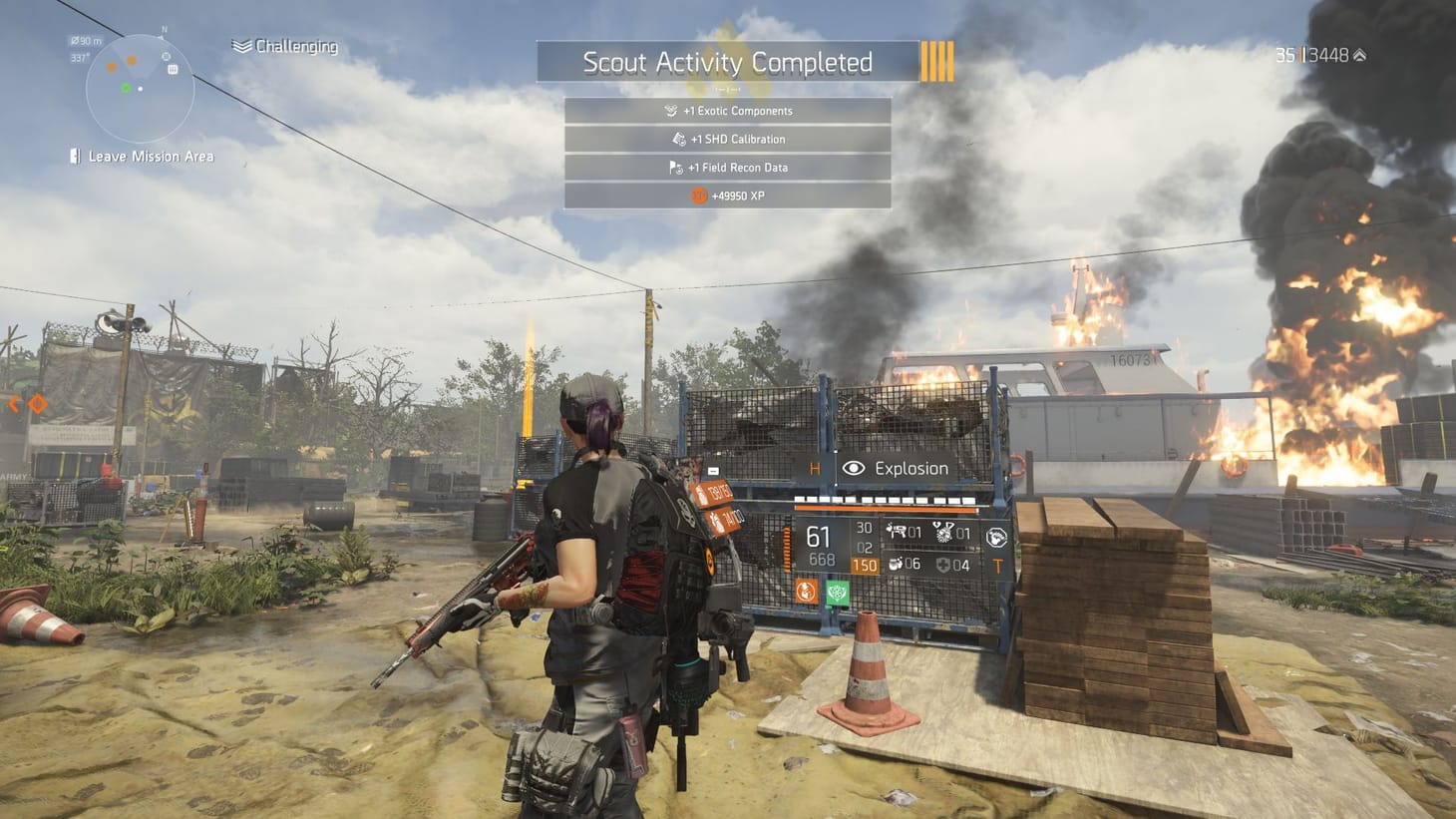The image size is (1456, 819).
Task: Click the grenade count icon
Action: click(x=897, y=563)
